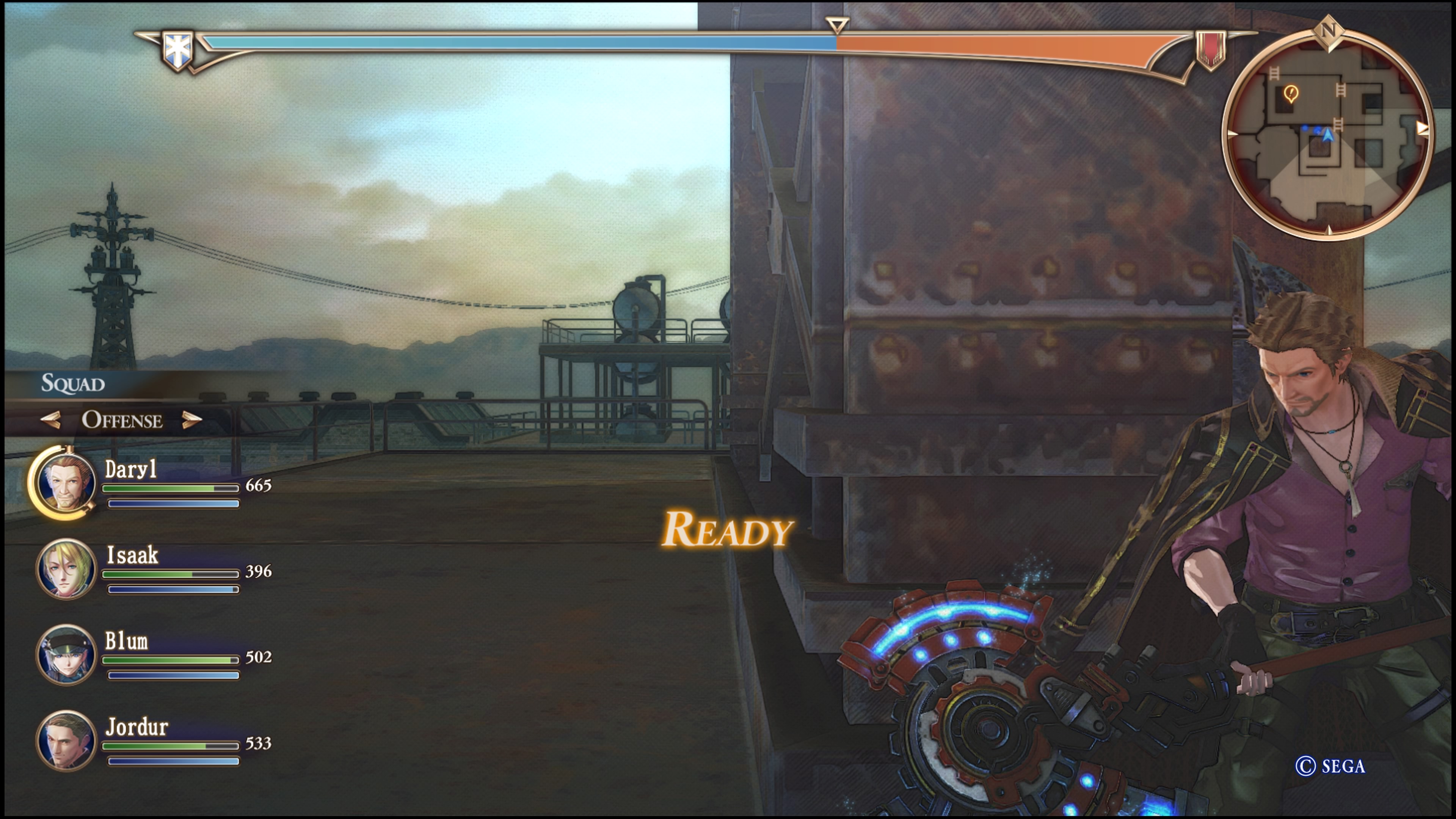Click the blue allied shield emblem
Image resolution: width=1456 pixels, height=819 pixels.
pos(177,50)
